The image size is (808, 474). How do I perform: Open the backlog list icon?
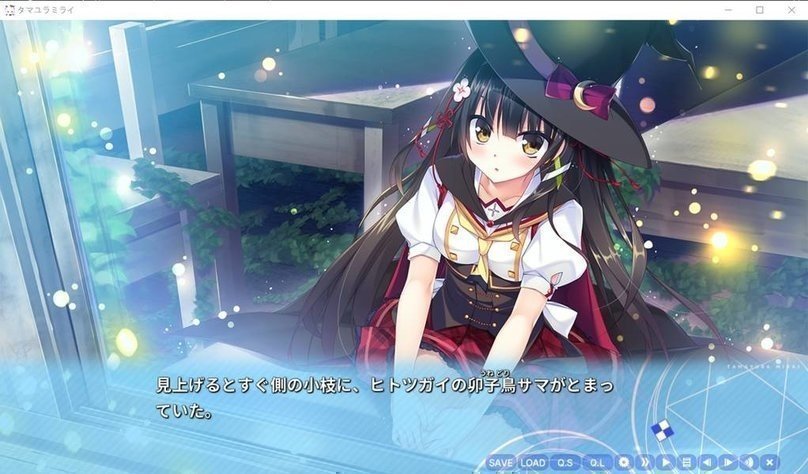tap(686, 463)
